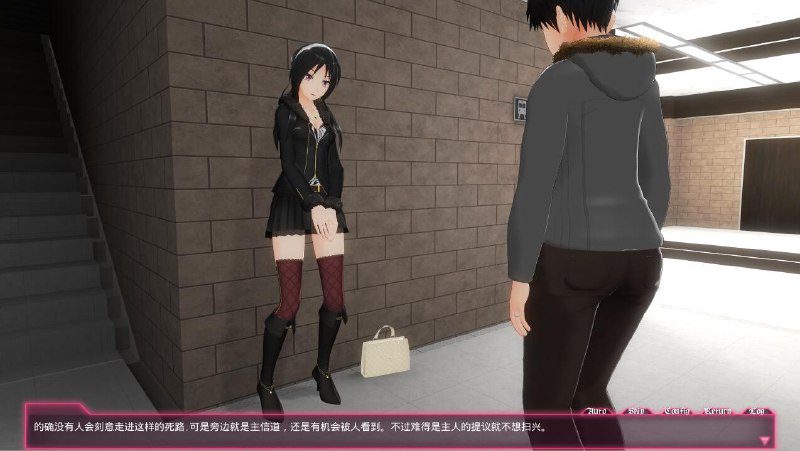800x451 pixels.
Task: Select the Return button
Action: [x=719, y=410]
